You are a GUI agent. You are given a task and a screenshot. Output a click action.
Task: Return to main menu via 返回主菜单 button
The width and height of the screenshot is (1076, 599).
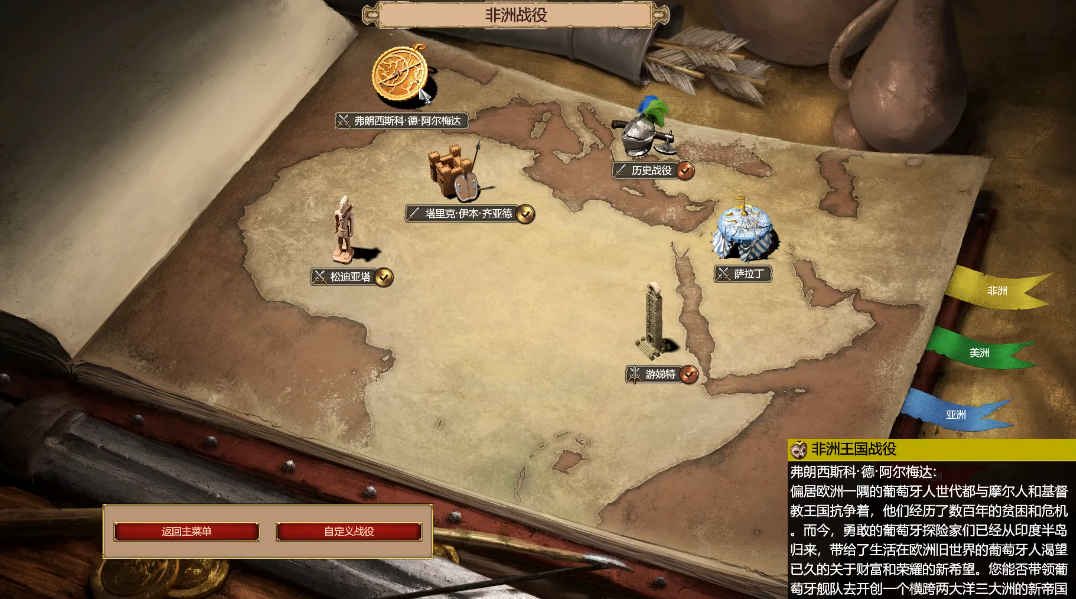(x=186, y=531)
